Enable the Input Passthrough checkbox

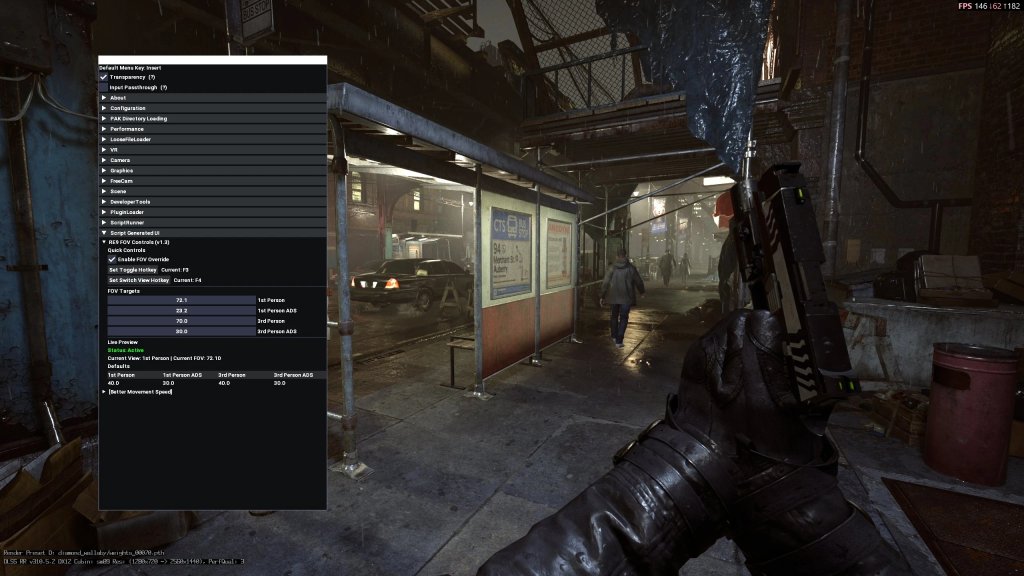[x=103, y=87]
